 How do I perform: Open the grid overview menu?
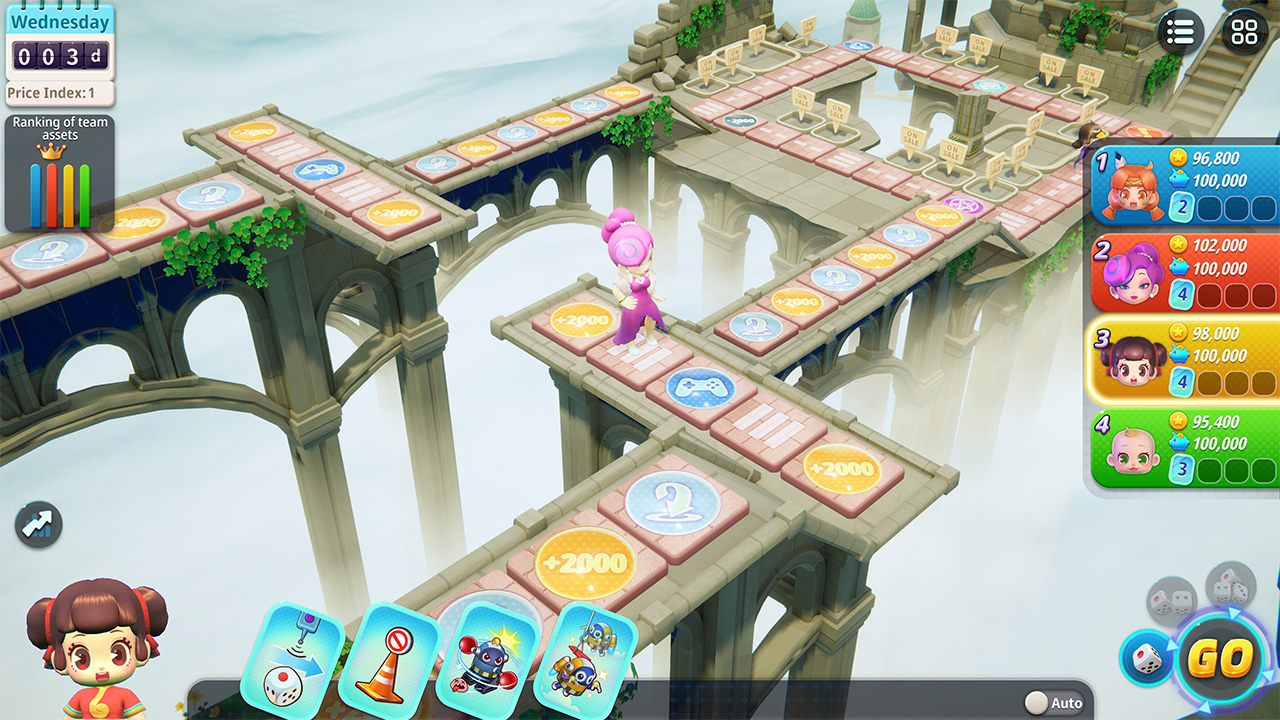pos(1243,32)
